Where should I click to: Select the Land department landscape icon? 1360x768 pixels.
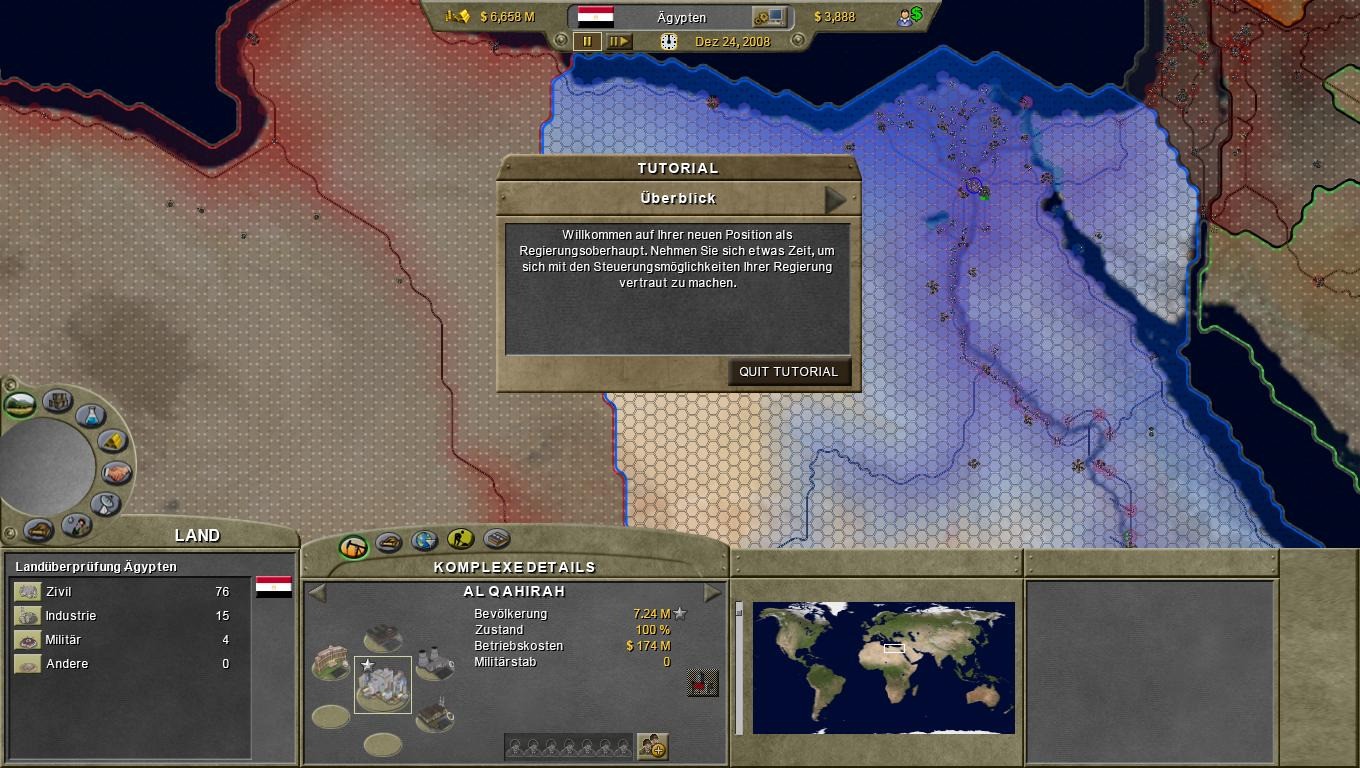20,404
